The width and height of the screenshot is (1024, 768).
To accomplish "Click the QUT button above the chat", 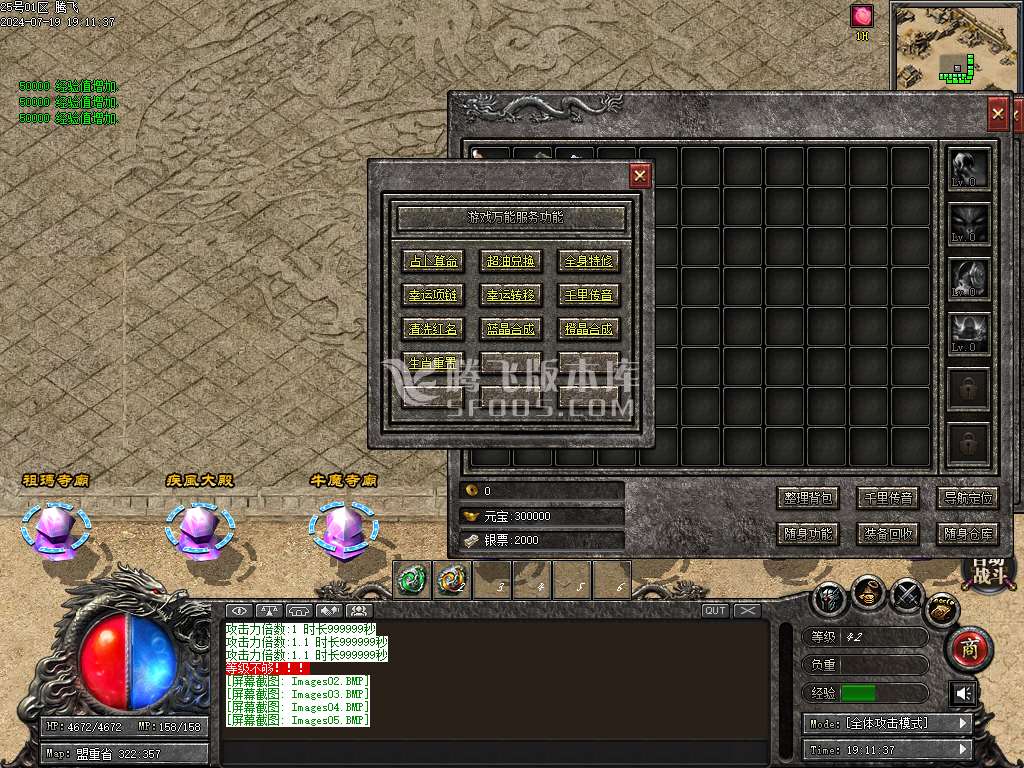I will (x=715, y=610).
